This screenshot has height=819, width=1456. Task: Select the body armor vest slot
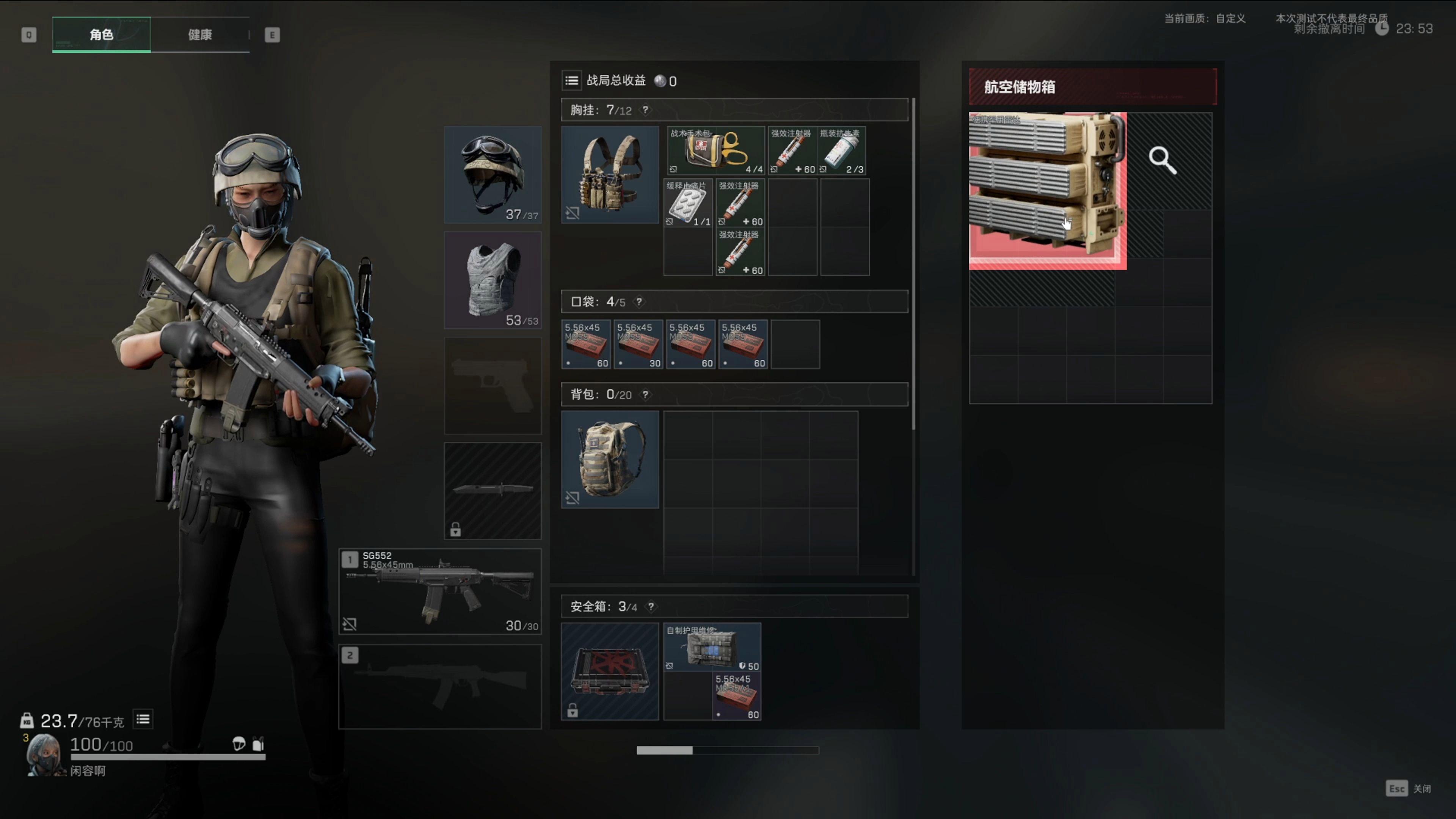(x=492, y=280)
